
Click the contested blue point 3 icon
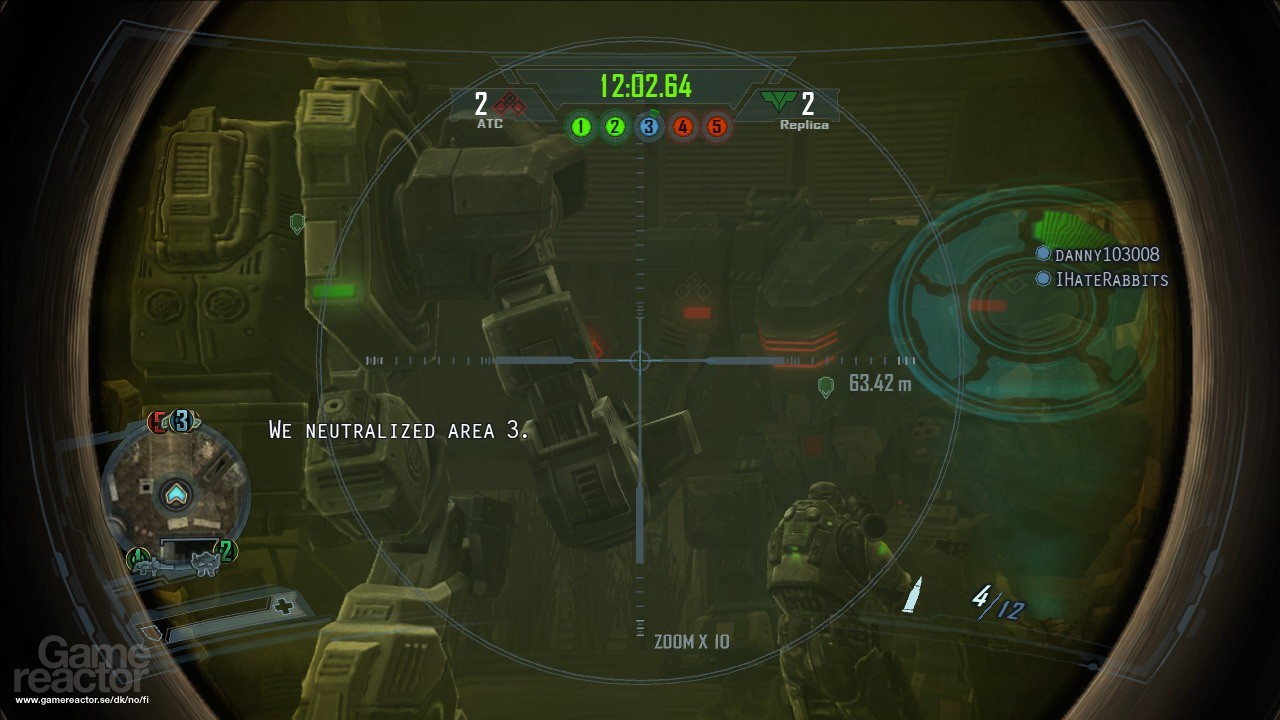tap(648, 127)
